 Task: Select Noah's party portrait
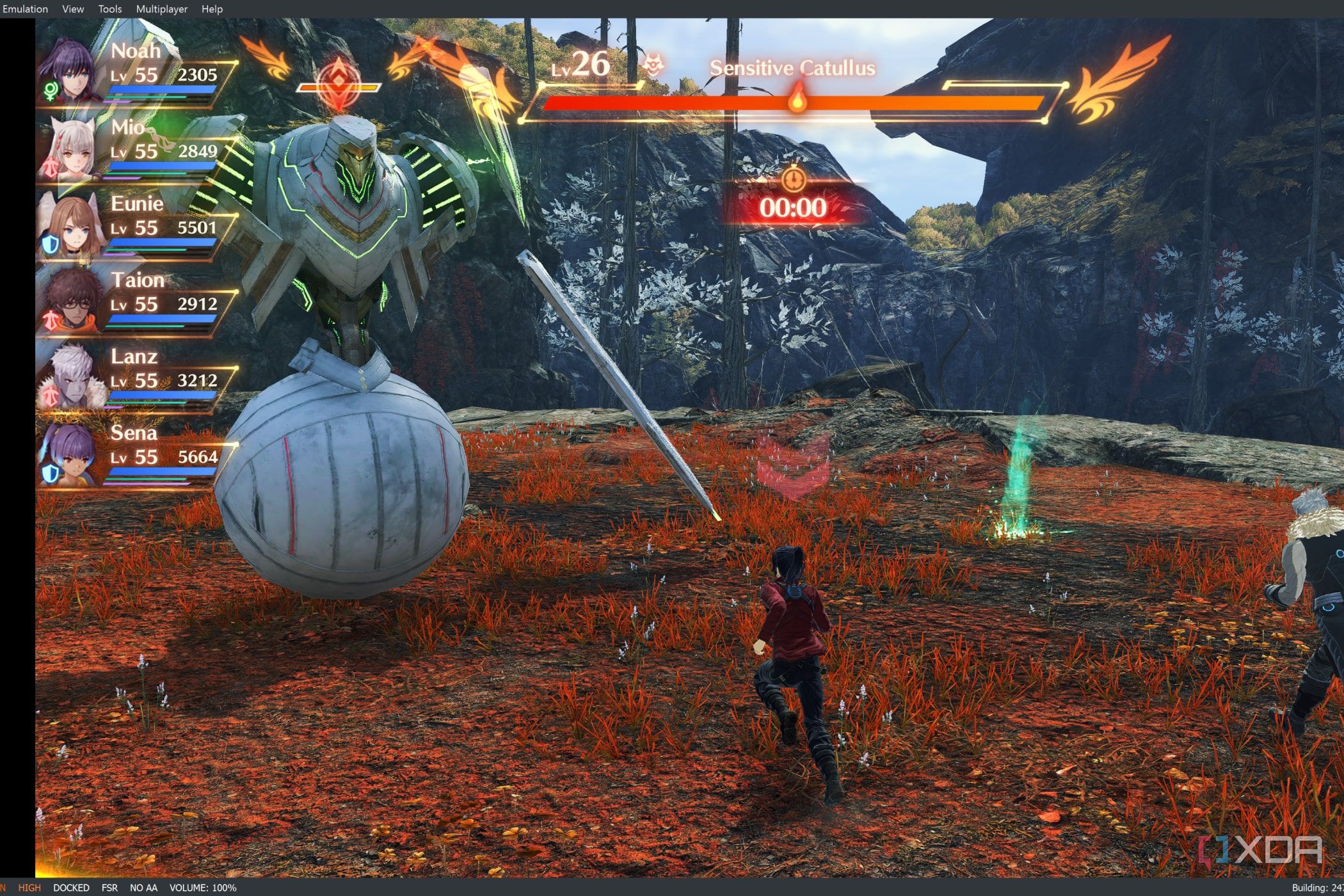[70, 70]
